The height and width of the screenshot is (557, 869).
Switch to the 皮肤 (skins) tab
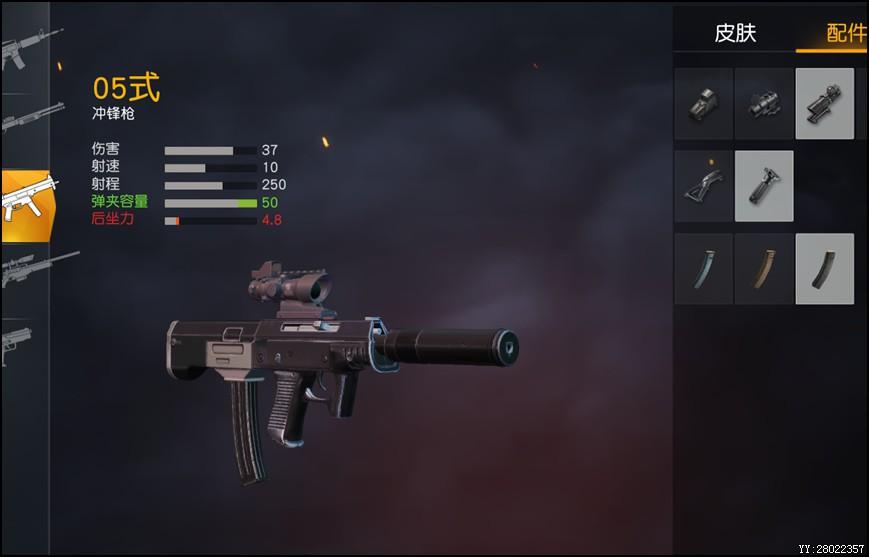[735, 33]
